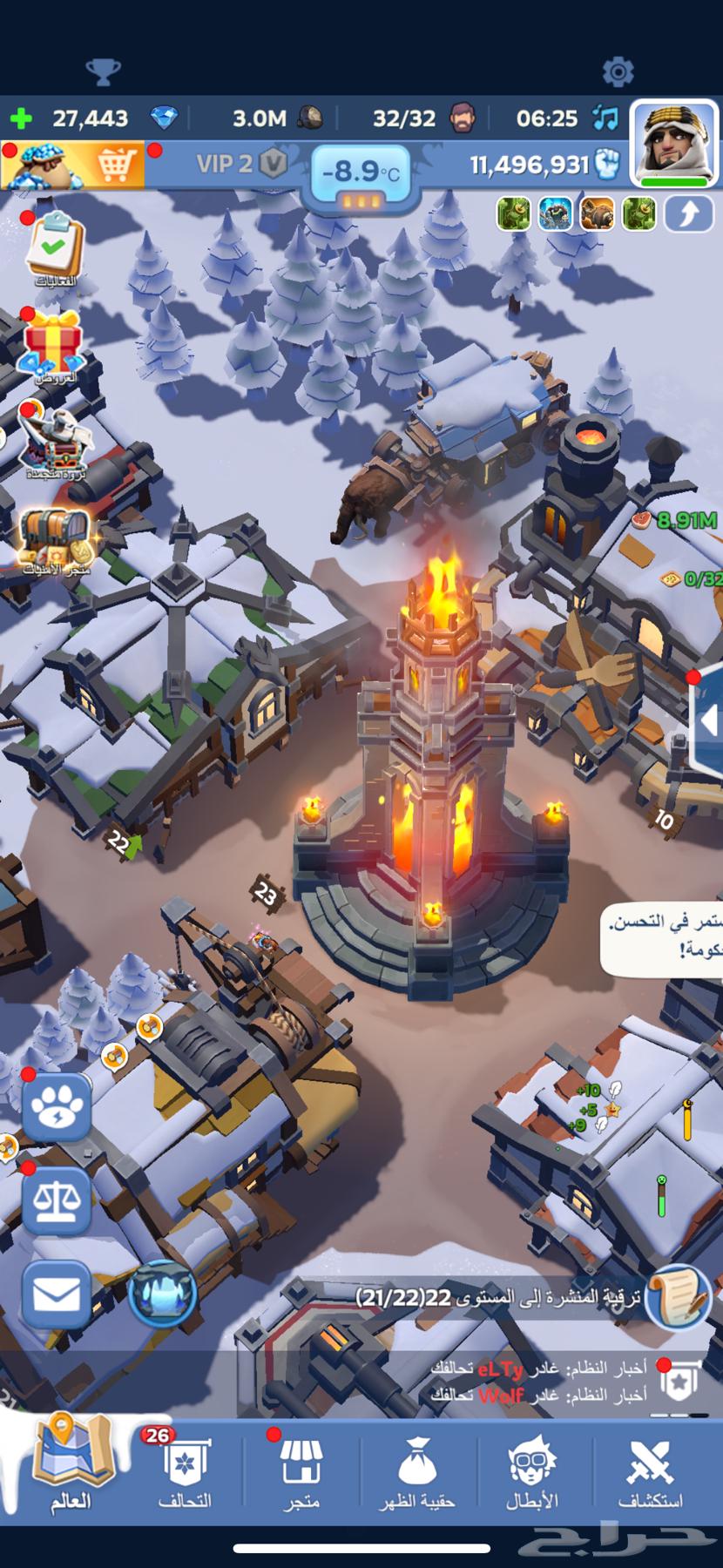Show the Heroes screen
Viewport: 723px width, 1568px height.
(x=532, y=1470)
